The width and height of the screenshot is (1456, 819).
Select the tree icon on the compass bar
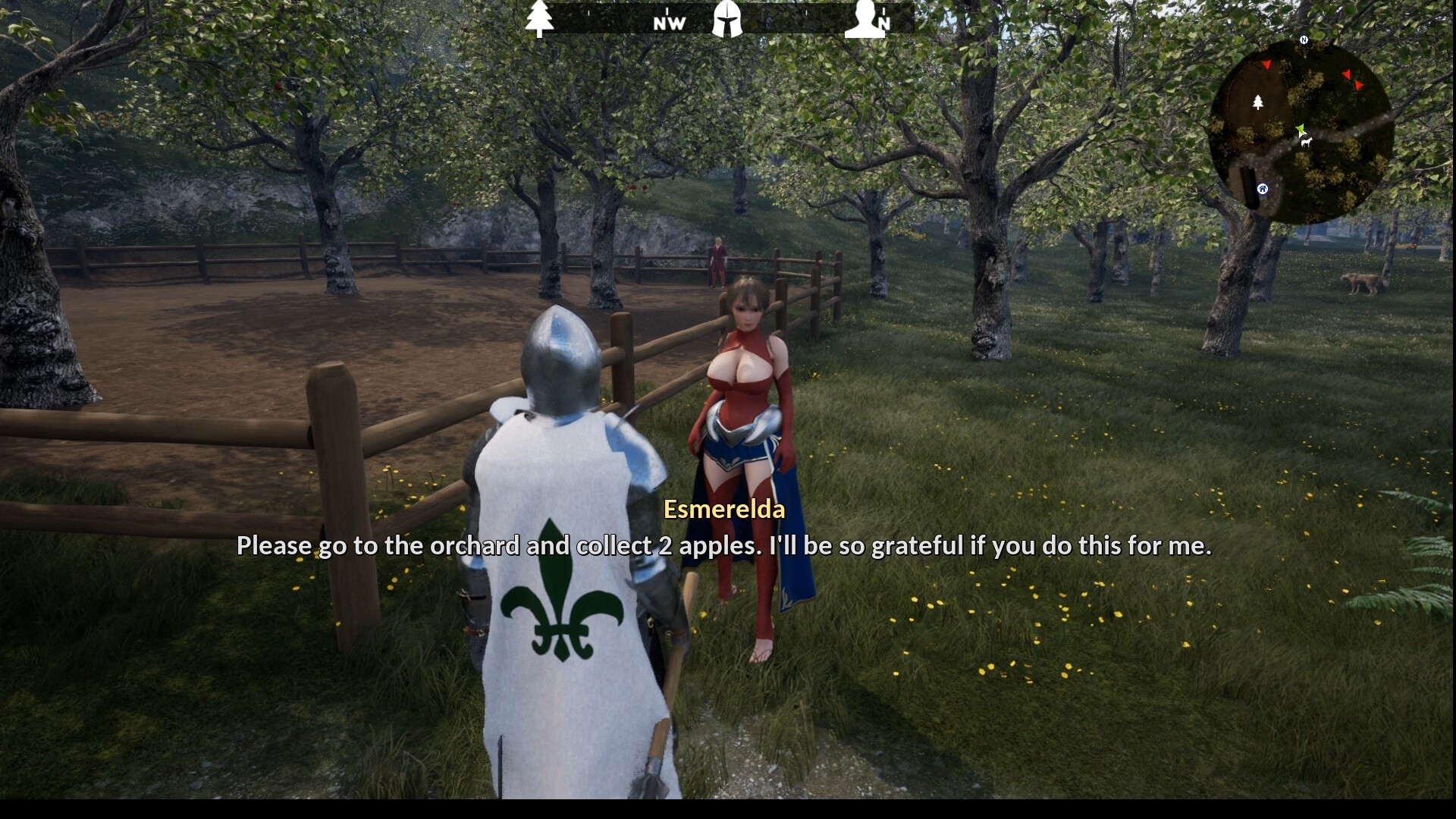coord(540,17)
